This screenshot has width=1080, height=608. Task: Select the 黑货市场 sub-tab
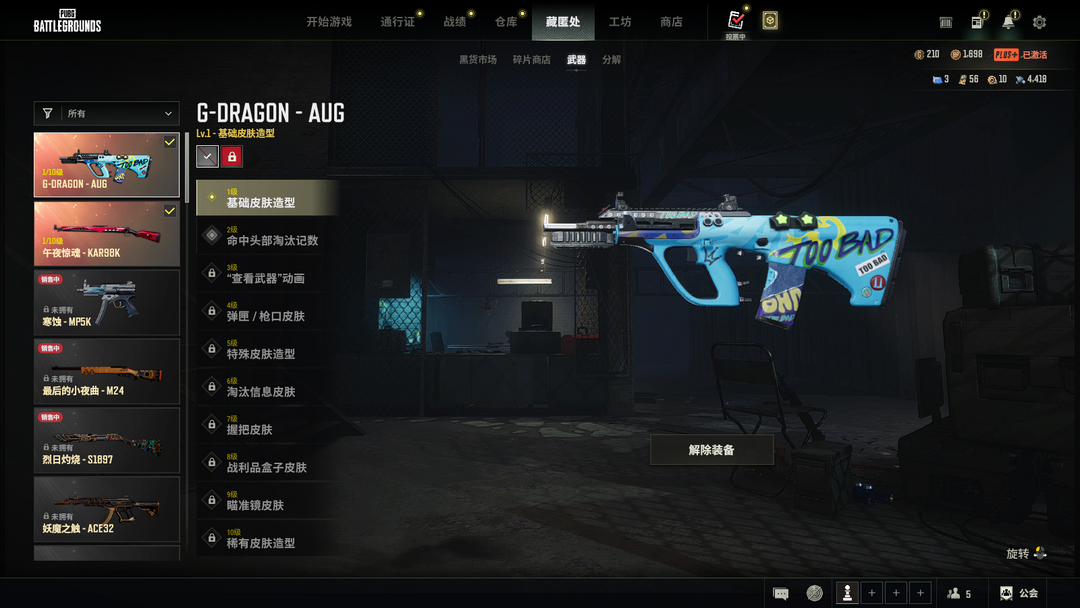pos(478,60)
